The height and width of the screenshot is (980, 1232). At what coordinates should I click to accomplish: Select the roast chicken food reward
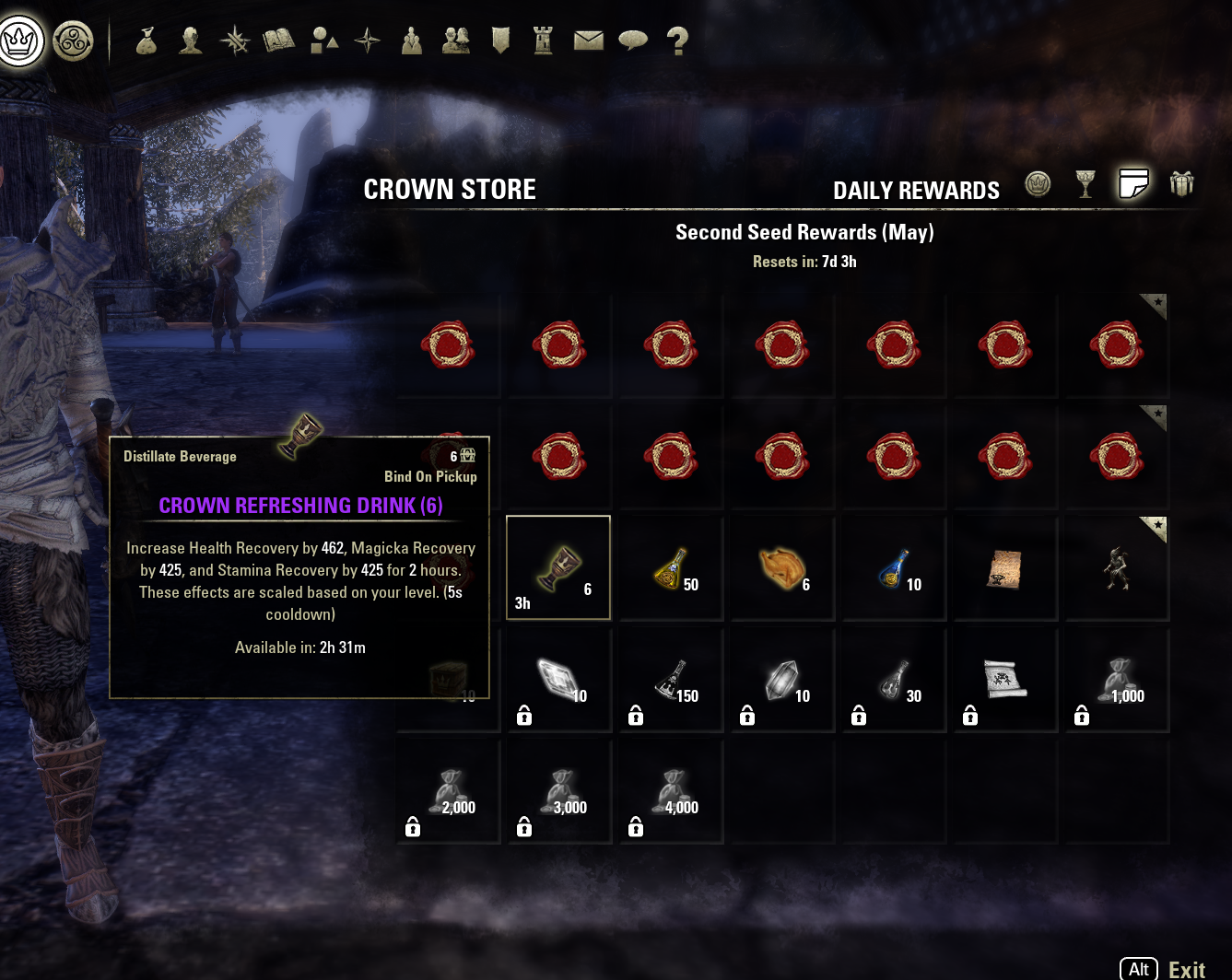pos(782,568)
